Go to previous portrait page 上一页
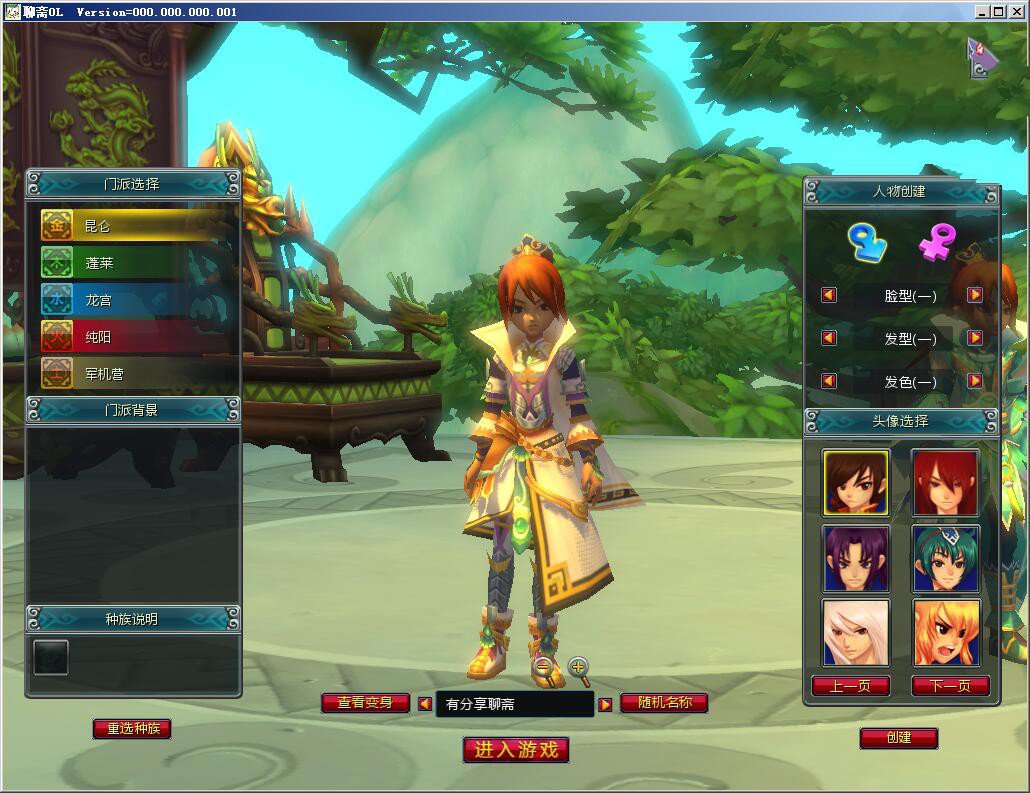This screenshot has width=1030, height=793. tap(850, 686)
